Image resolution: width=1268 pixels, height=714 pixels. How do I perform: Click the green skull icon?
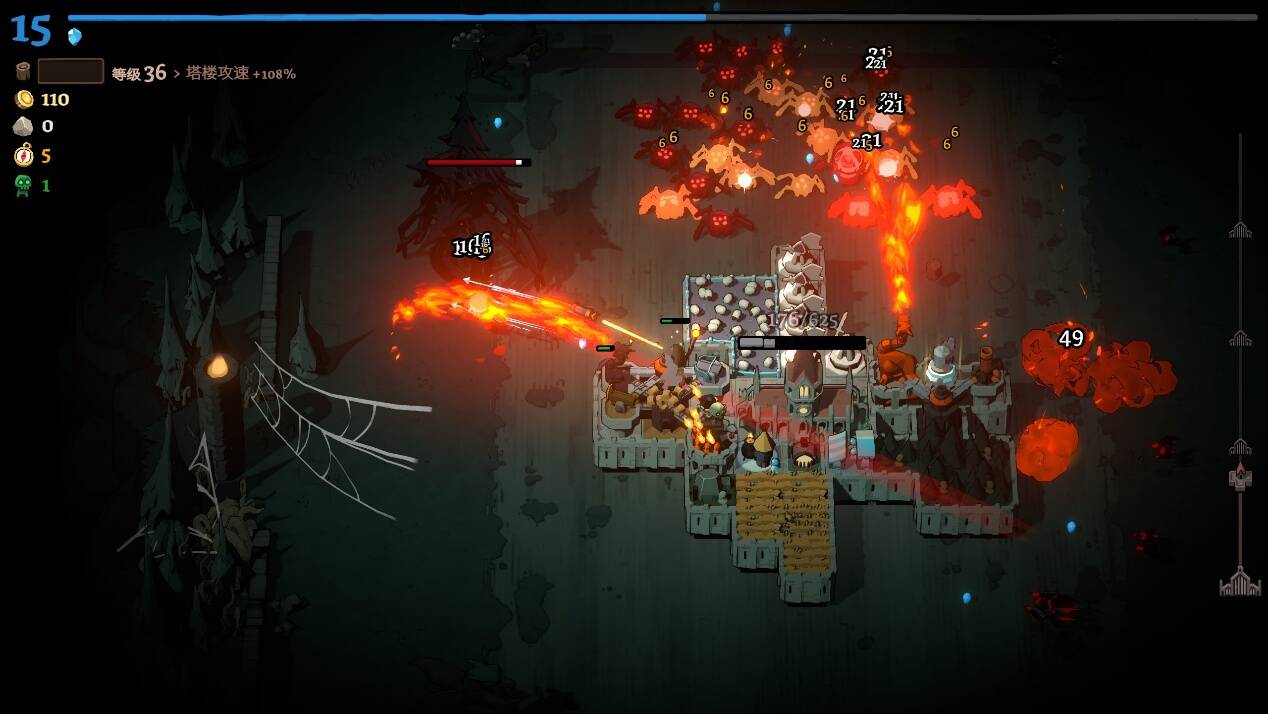point(23,185)
